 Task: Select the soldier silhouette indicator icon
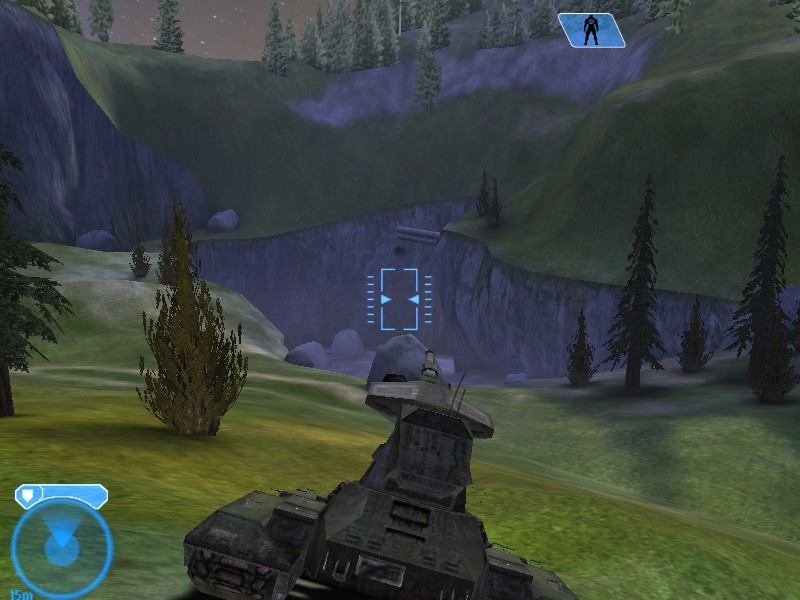tap(591, 30)
